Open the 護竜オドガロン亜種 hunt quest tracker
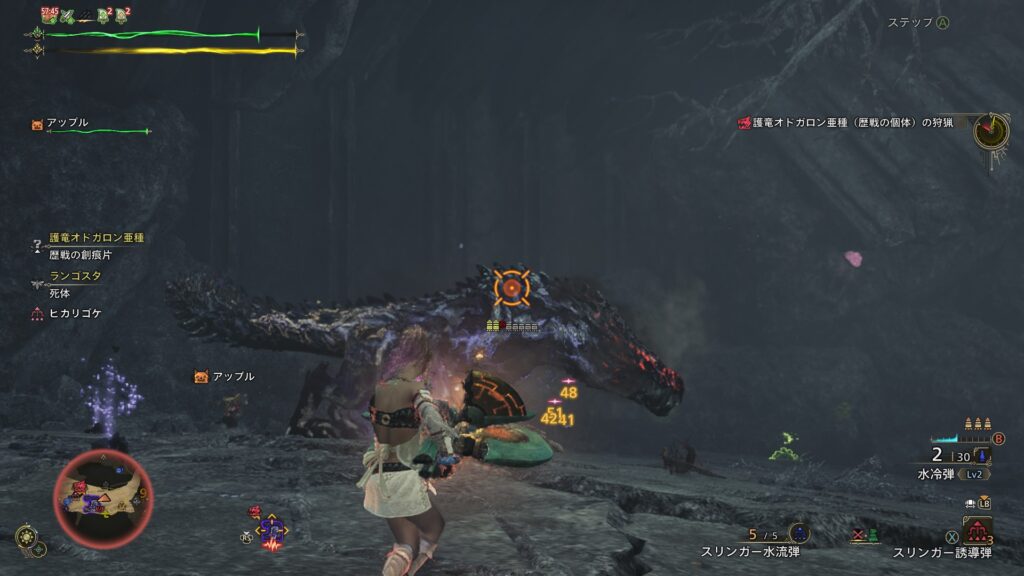 pos(850,122)
